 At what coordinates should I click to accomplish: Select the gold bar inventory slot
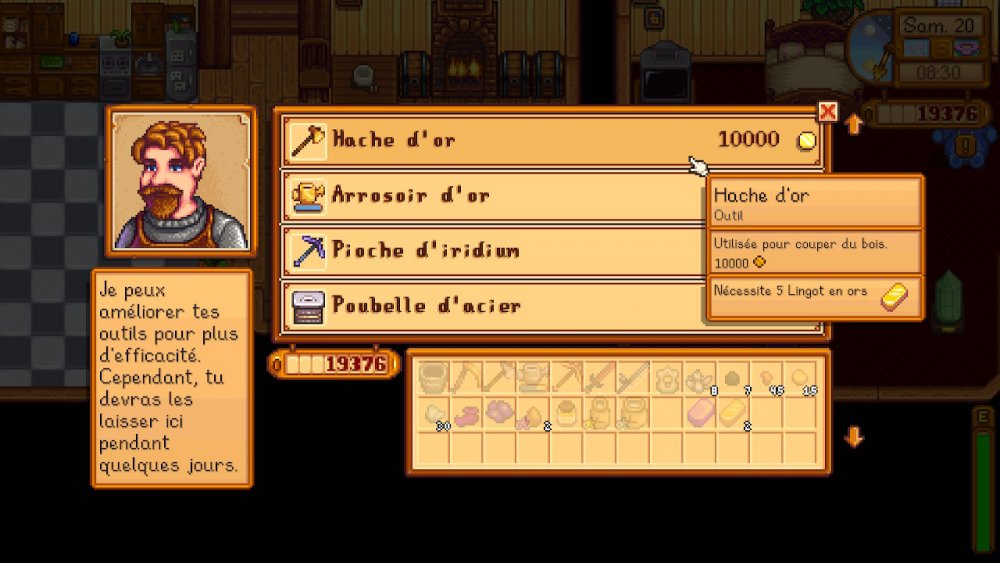pos(734,412)
